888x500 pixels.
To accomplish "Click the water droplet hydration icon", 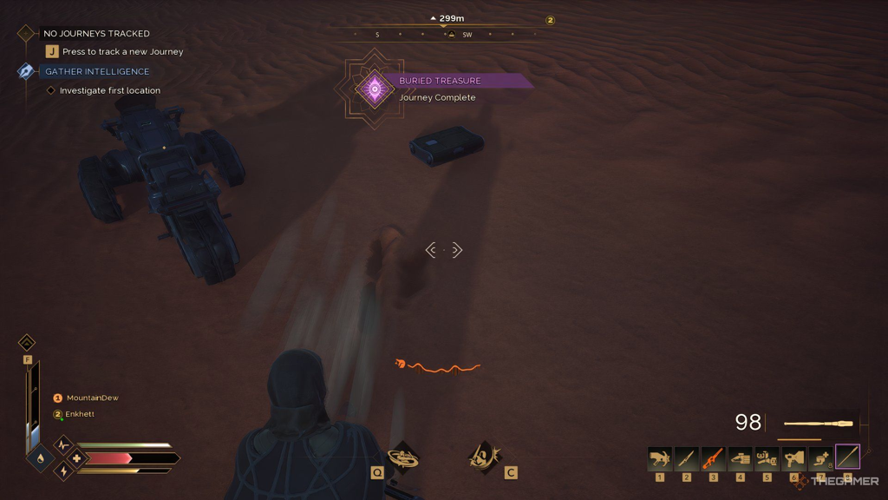I will coord(40,459).
